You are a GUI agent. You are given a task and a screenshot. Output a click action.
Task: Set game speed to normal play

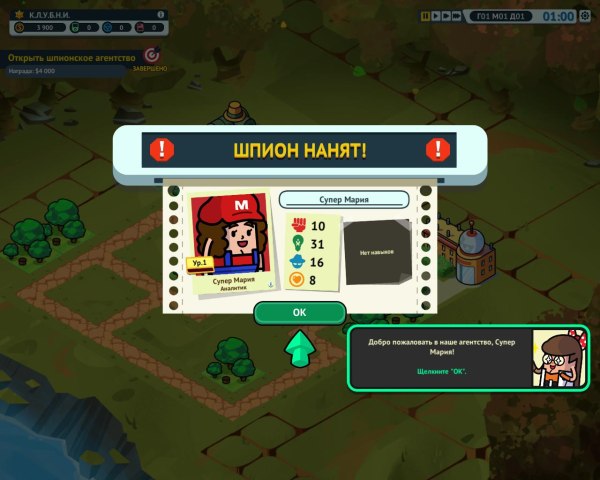tap(434, 16)
